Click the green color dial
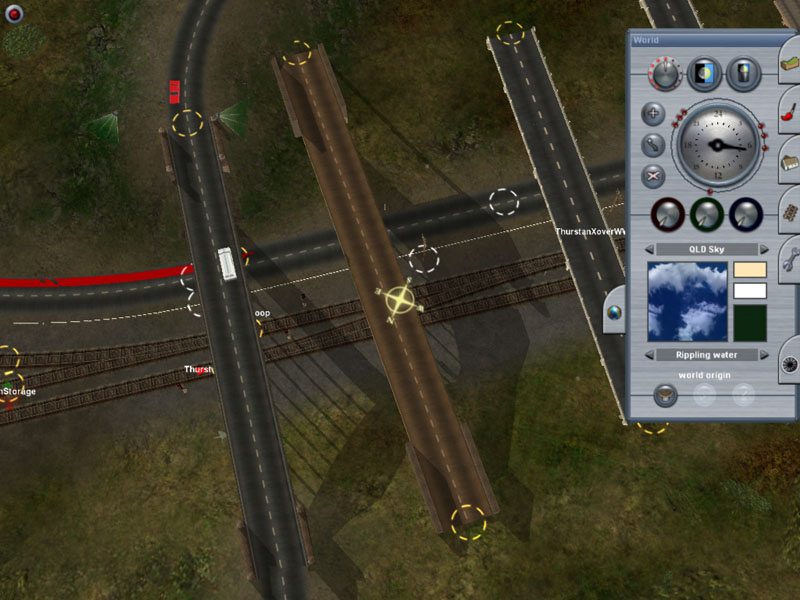The height and width of the screenshot is (600, 800). [706, 214]
